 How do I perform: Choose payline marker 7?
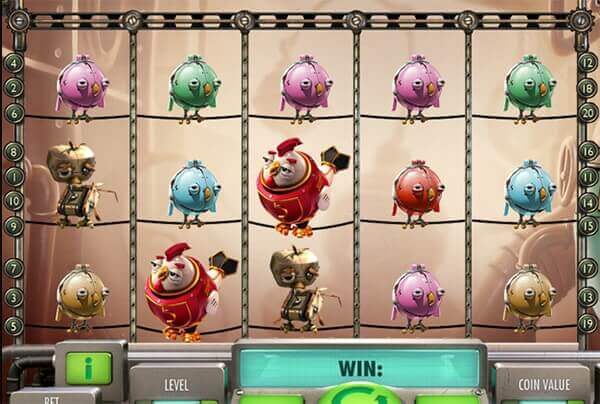(x=13, y=268)
